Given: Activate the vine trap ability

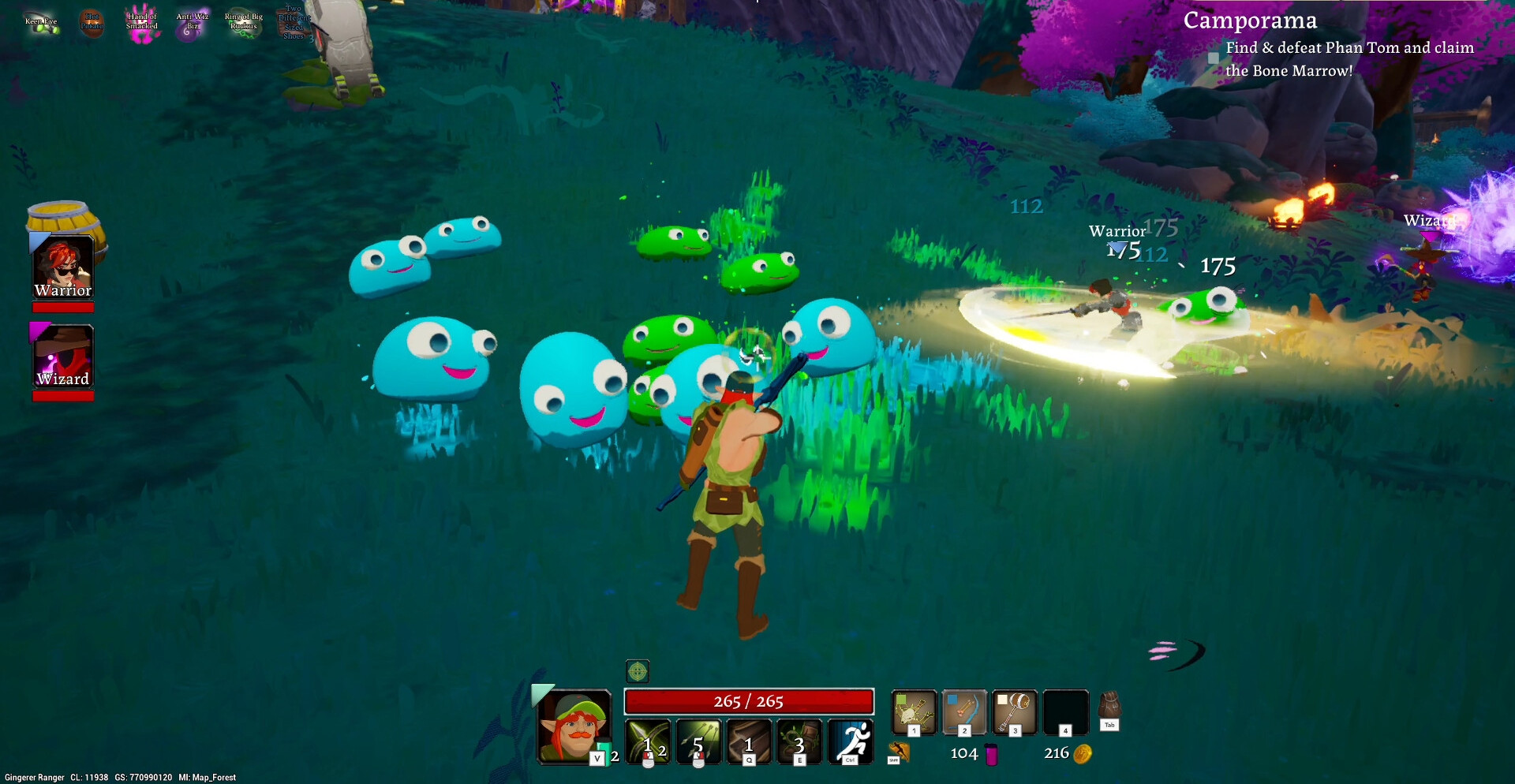Looking at the screenshot, I should pyautogui.click(x=799, y=741).
